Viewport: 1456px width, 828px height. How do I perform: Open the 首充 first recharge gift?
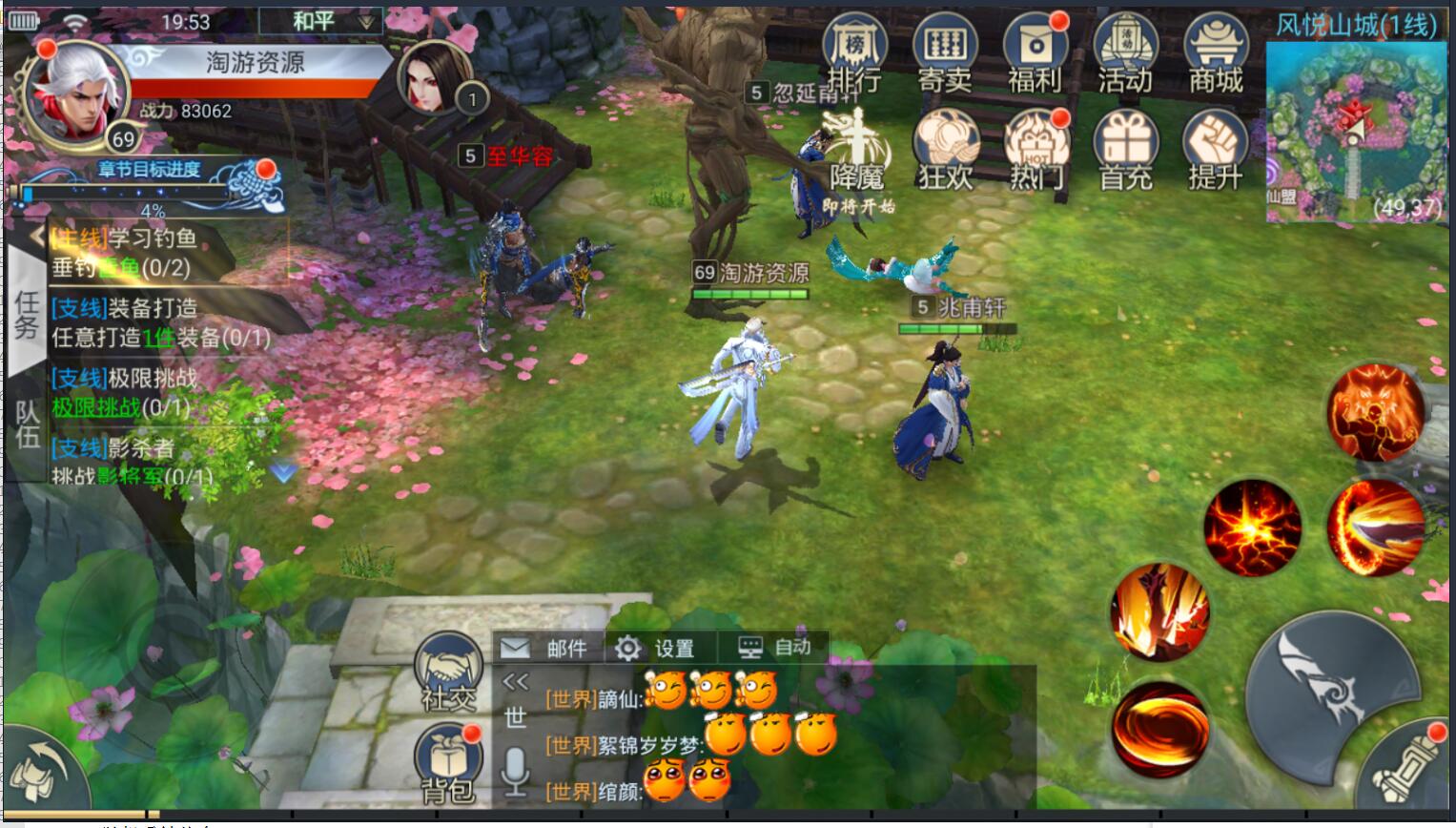(x=1125, y=150)
